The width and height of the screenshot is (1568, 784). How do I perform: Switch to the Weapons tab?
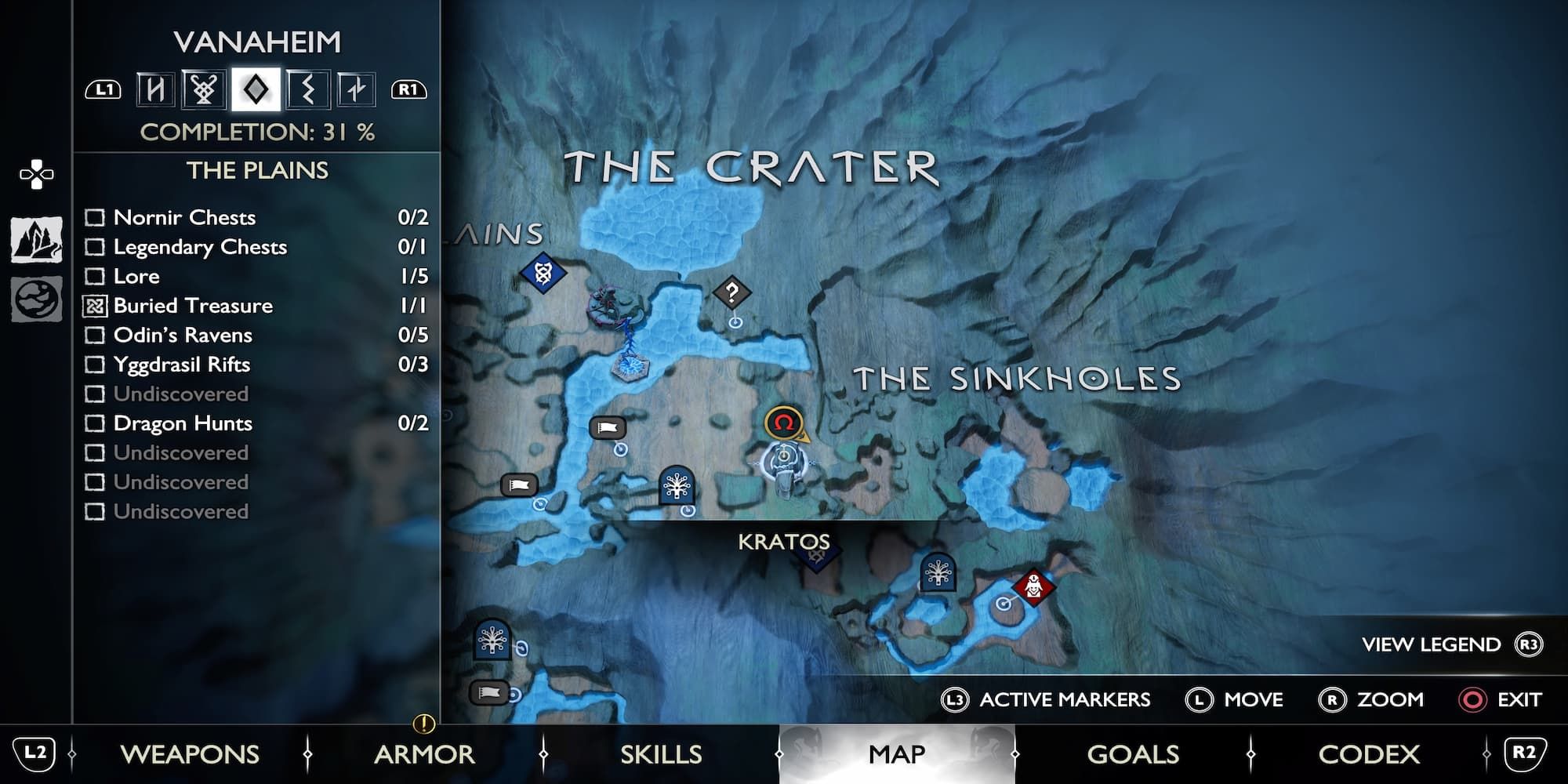click(190, 754)
